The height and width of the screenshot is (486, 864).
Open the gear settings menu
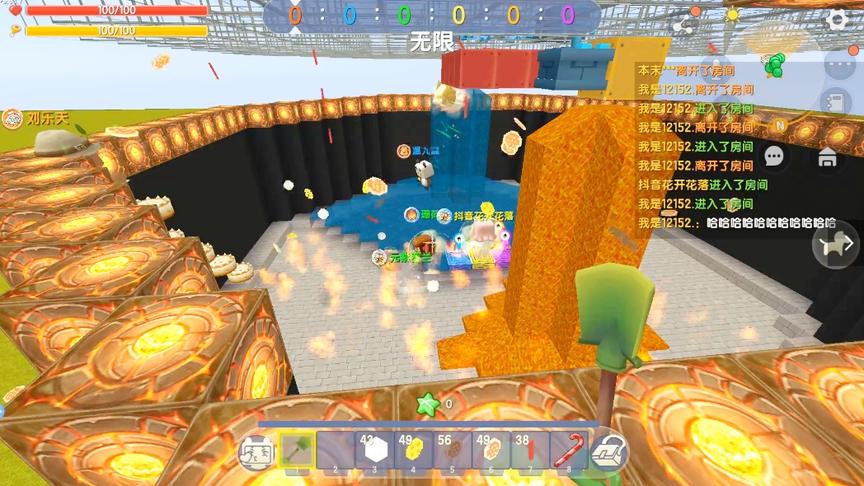tap(838, 18)
